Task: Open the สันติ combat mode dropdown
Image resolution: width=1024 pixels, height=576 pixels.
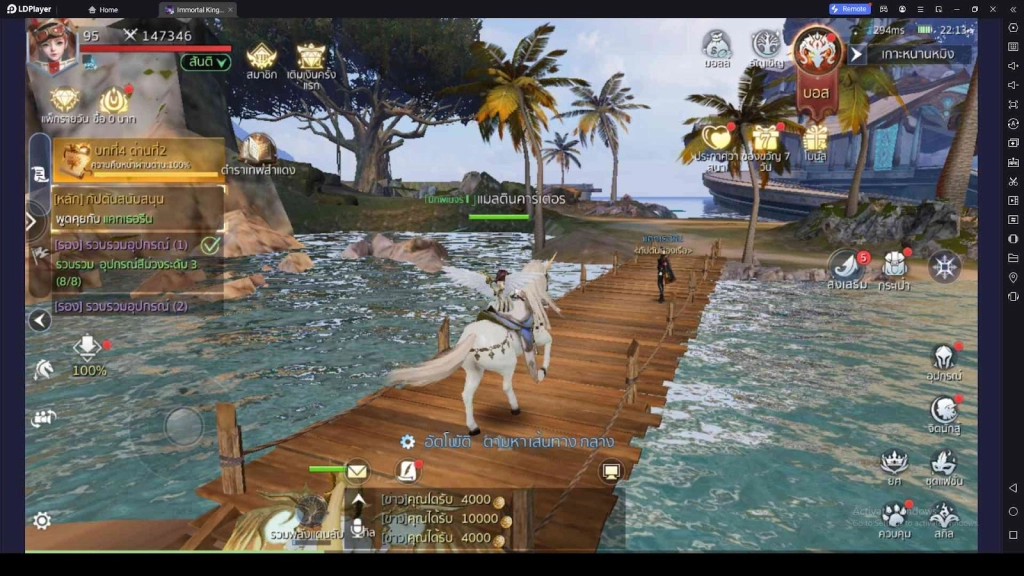Action: pyautogui.click(x=207, y=62)
